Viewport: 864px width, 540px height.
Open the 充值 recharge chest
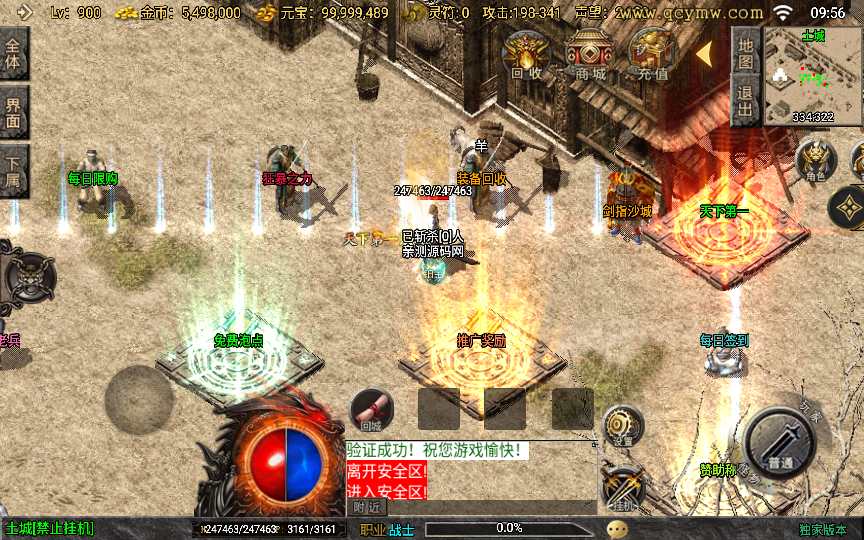[x=652, y=55]
